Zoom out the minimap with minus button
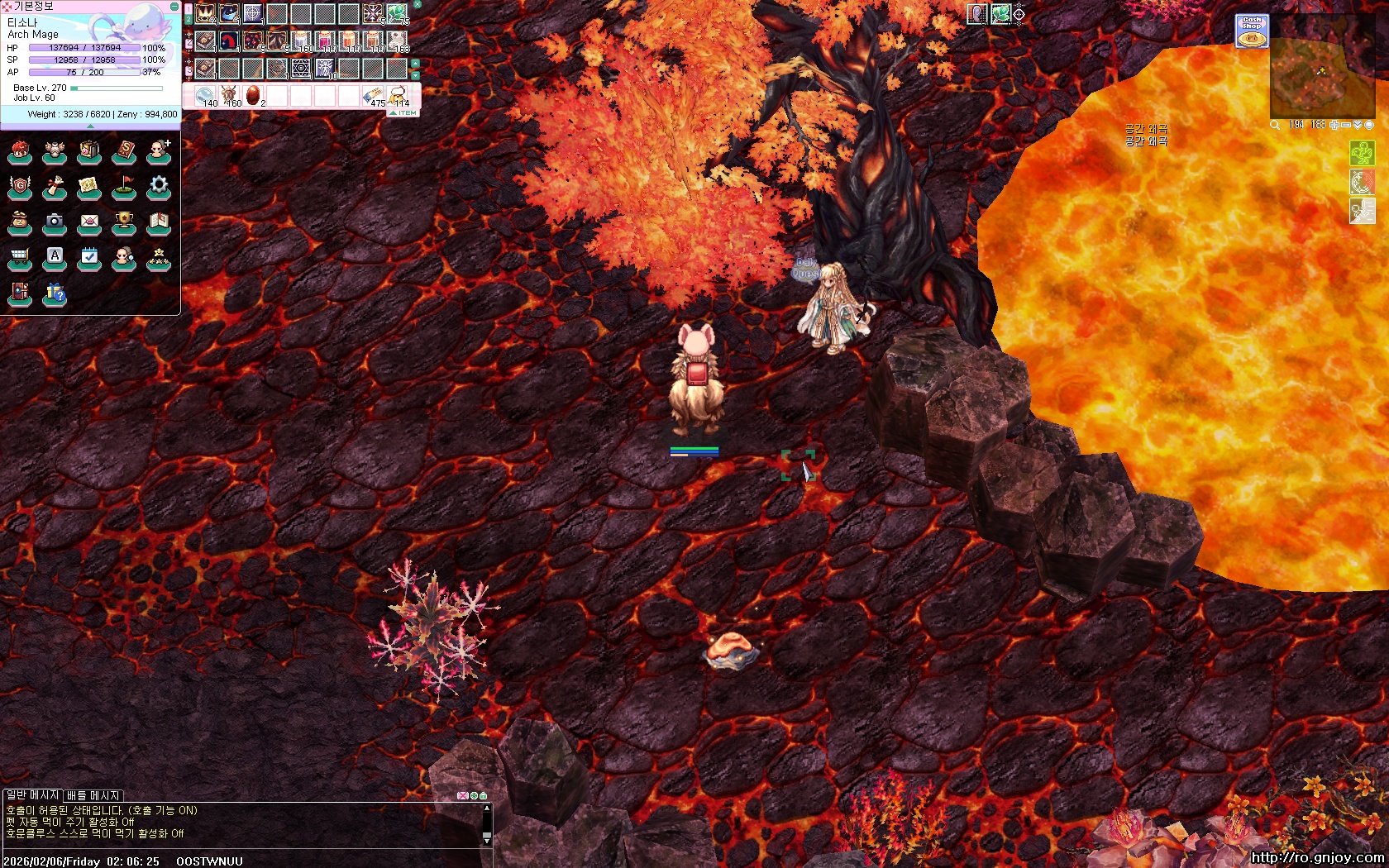1389x868 pixels. point(1346,125)
